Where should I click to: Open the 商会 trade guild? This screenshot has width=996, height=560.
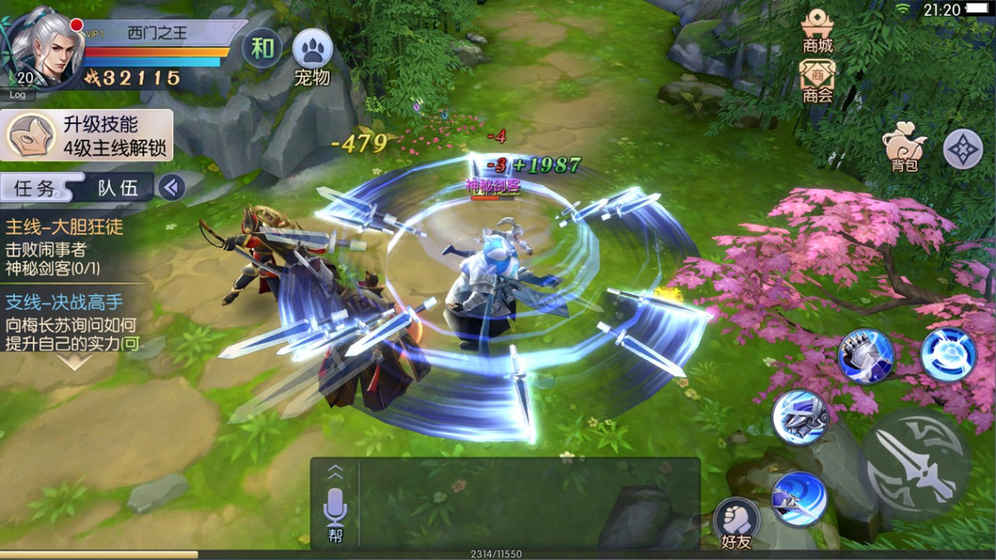tap(818, 80)
